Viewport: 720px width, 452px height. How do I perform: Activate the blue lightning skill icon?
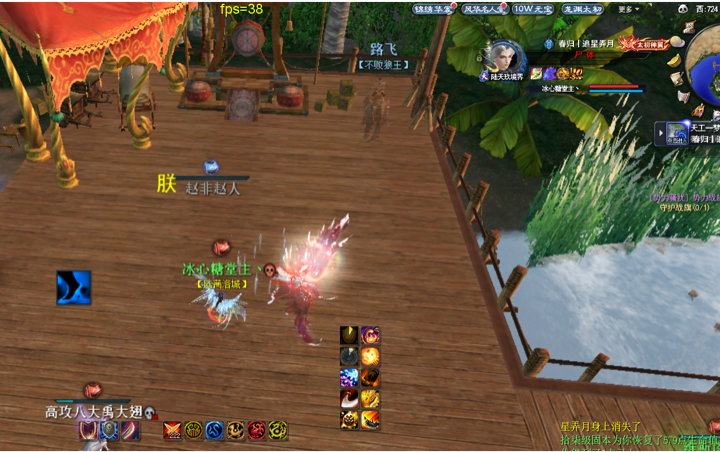(x=349, y=377)
